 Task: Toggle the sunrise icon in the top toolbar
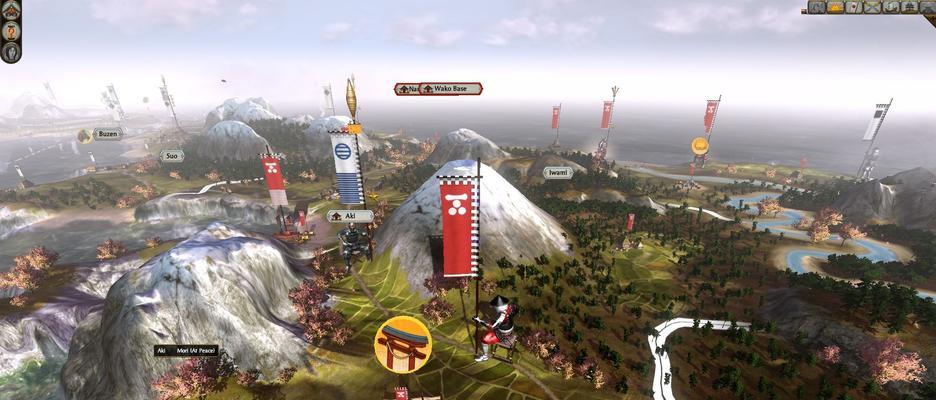click(x=835, y=7)
